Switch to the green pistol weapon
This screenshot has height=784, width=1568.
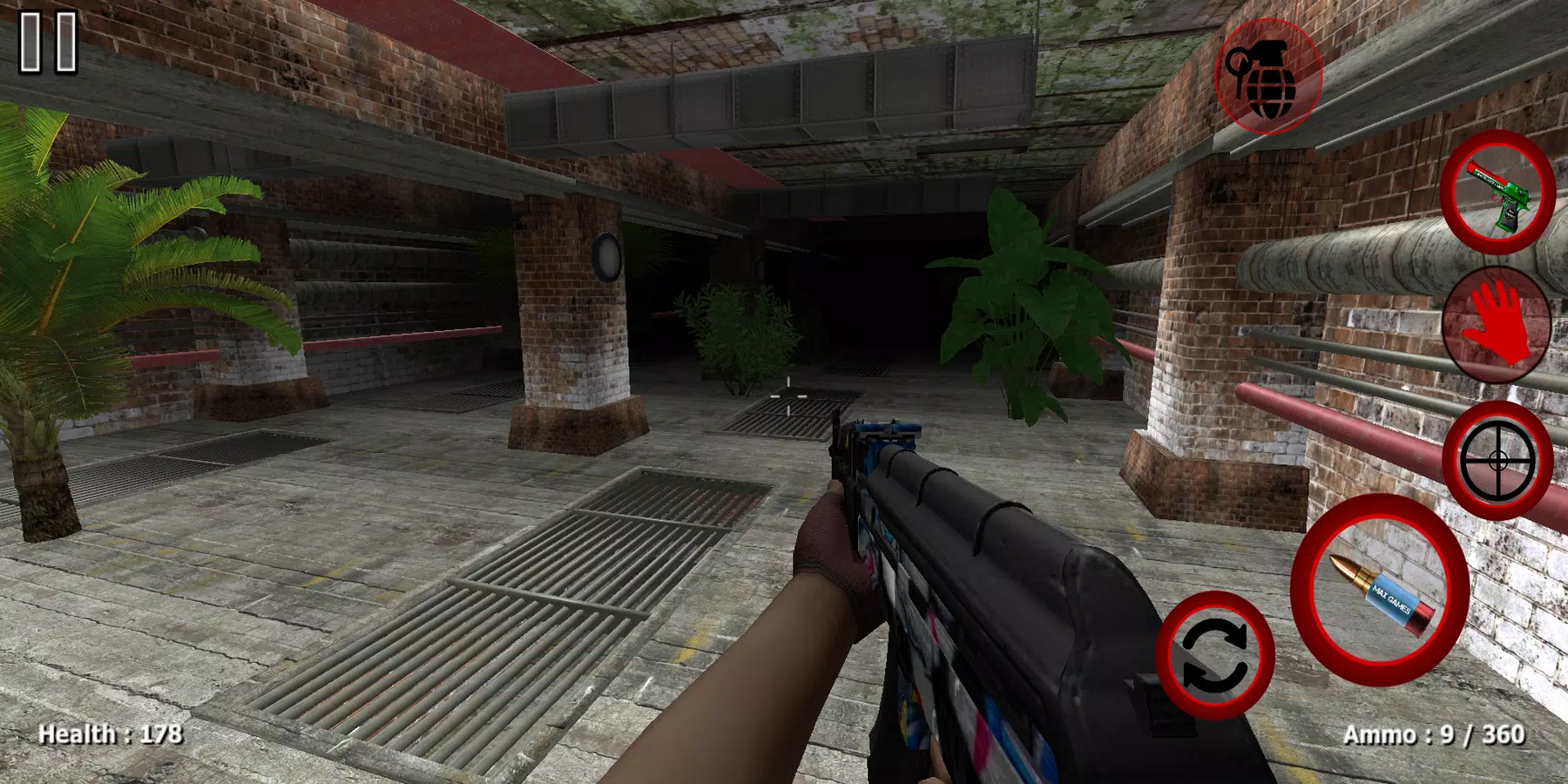1497,193
